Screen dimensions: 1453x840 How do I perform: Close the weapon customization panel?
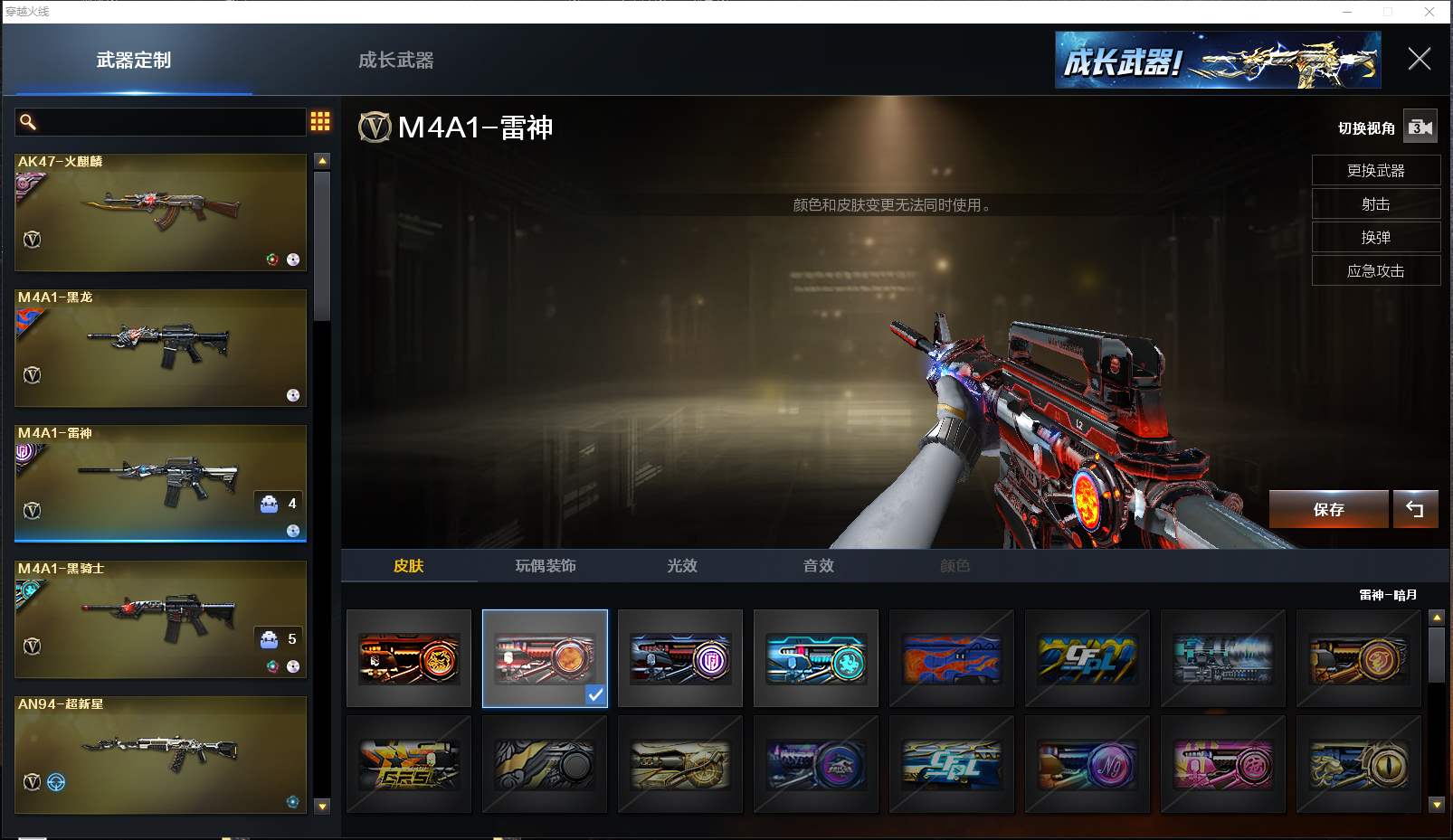[1419, 60]
